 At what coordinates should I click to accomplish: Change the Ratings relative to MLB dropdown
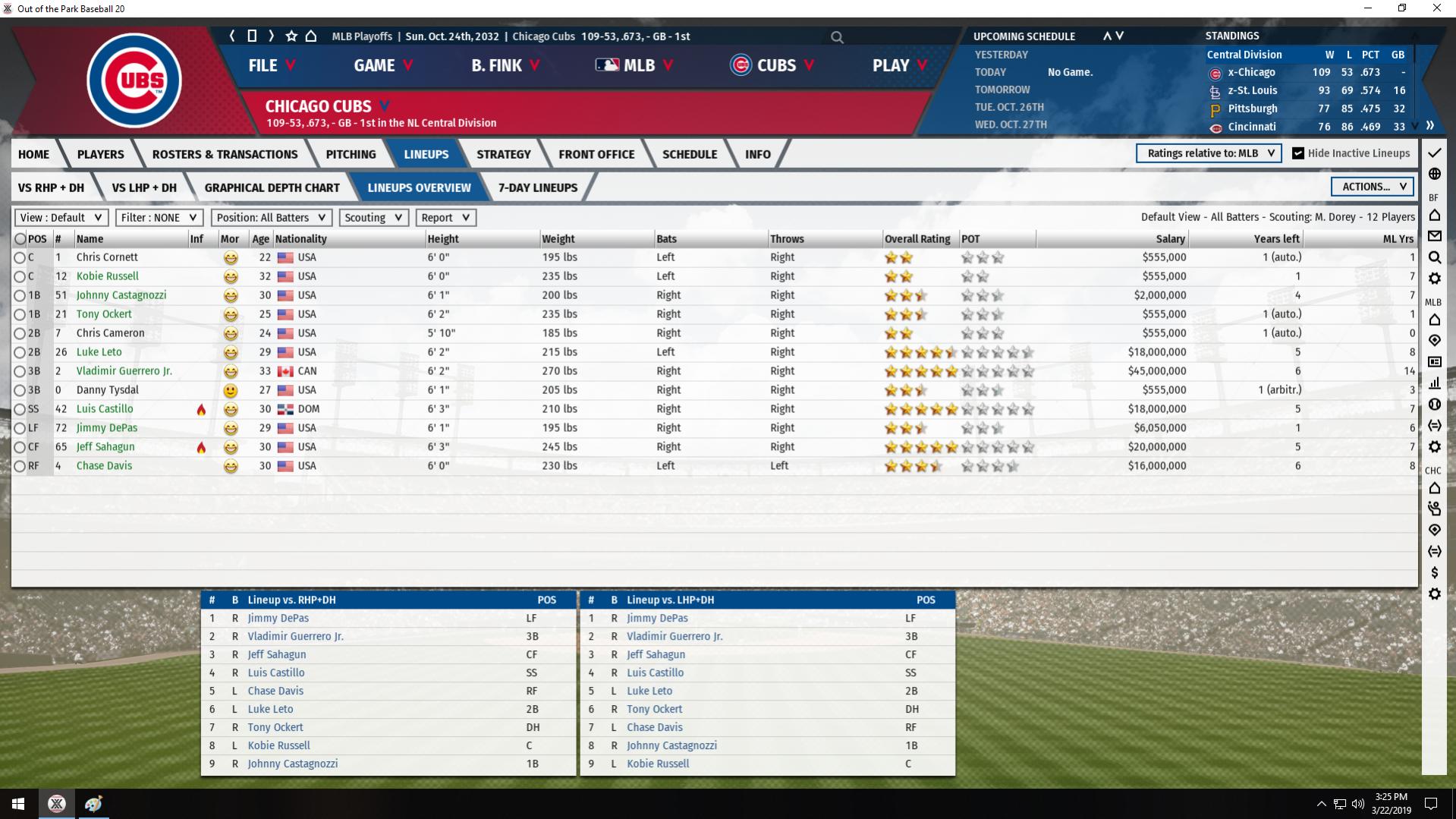click(x=1209, y=153)
